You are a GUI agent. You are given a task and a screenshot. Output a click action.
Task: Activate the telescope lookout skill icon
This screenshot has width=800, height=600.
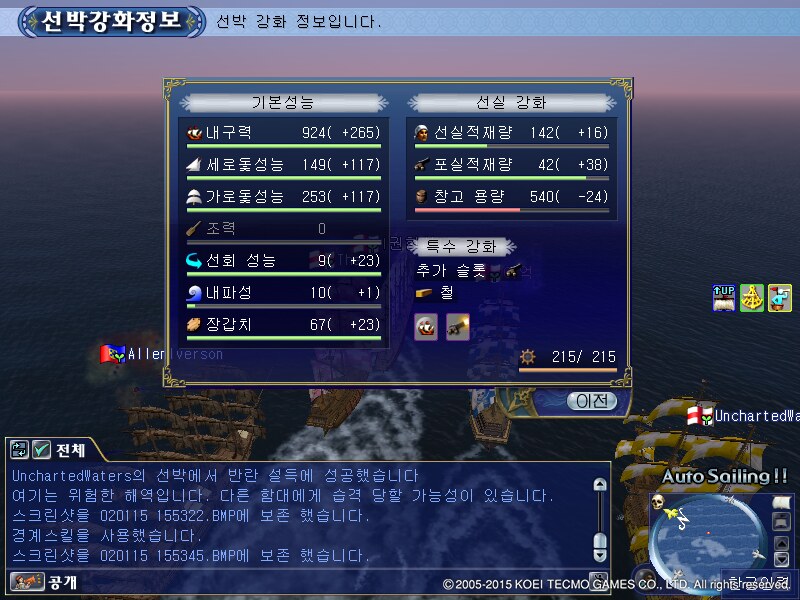point(779,298)
